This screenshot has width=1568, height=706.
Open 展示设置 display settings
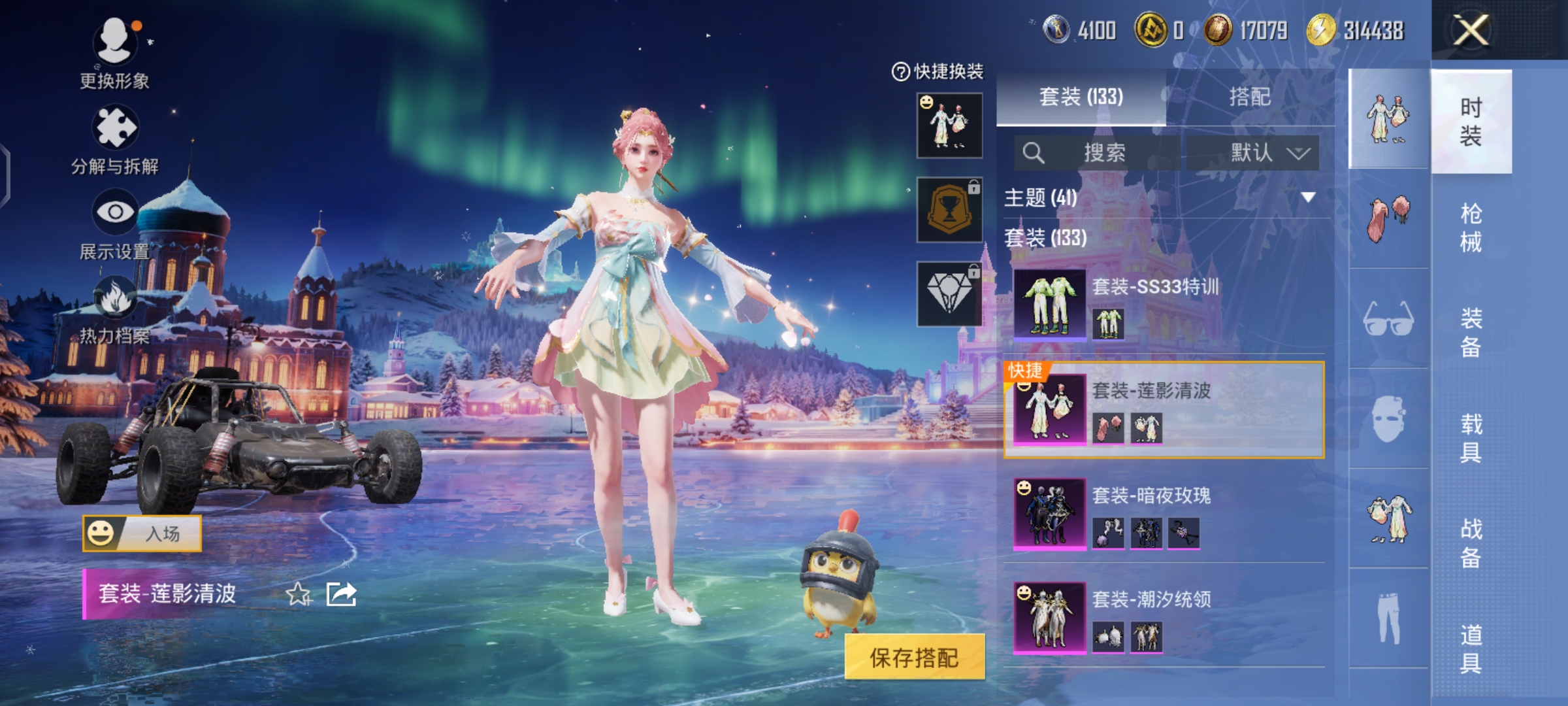point(115,224)
